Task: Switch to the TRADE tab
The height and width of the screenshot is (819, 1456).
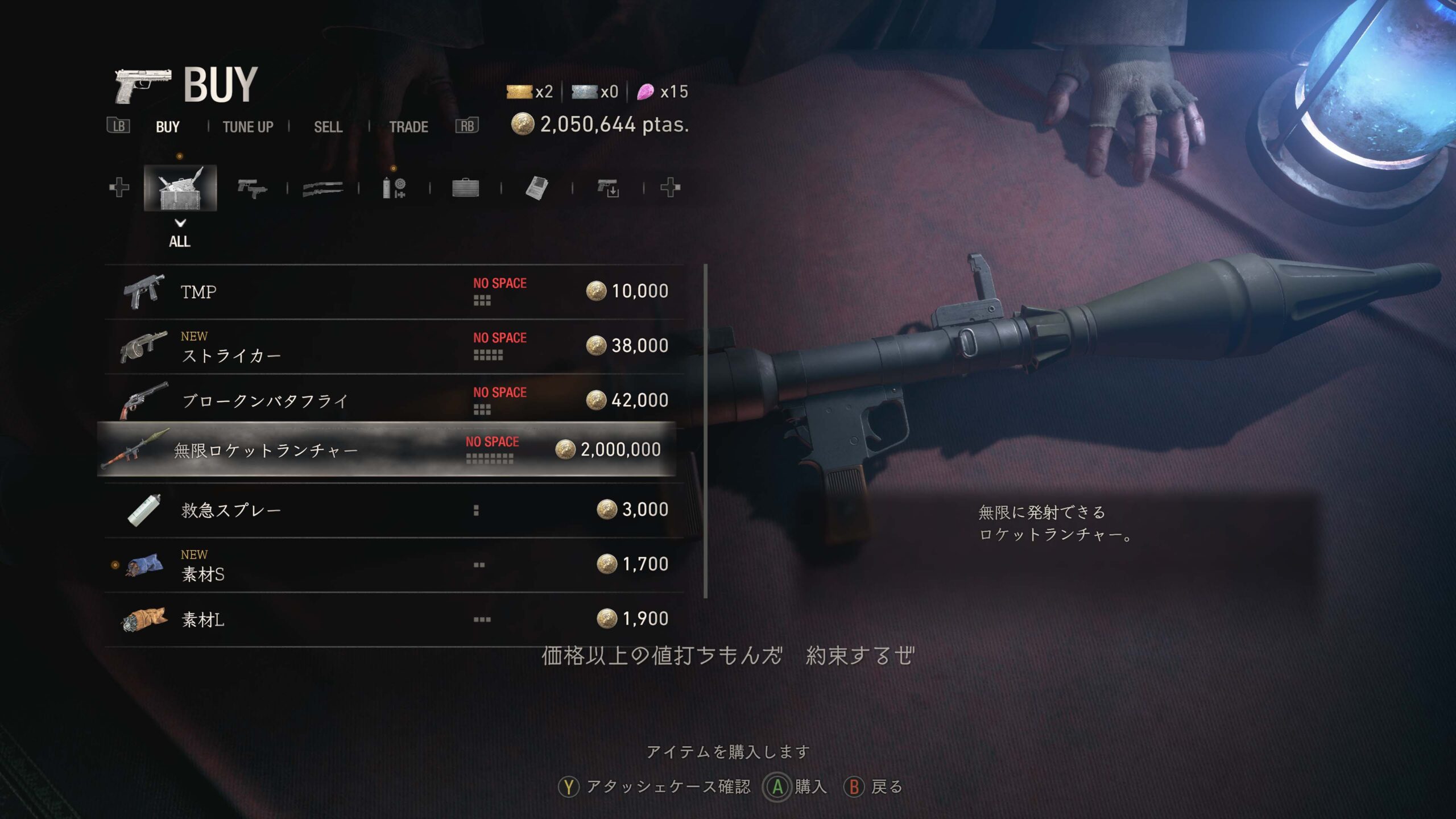Action: (408, 127)
